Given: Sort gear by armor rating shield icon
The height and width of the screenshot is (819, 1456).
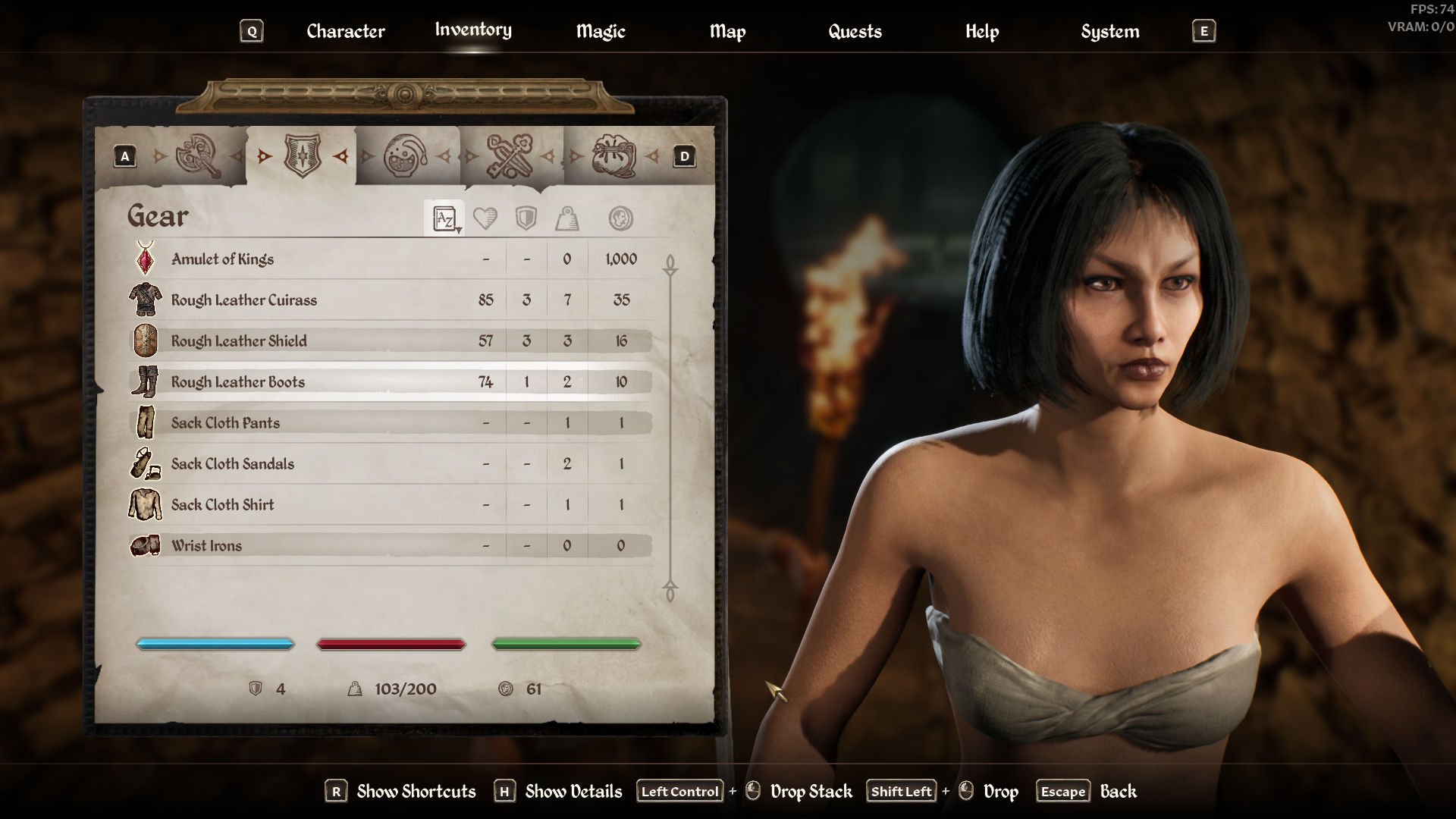Looking at the screenshot, I should [526, 219].
